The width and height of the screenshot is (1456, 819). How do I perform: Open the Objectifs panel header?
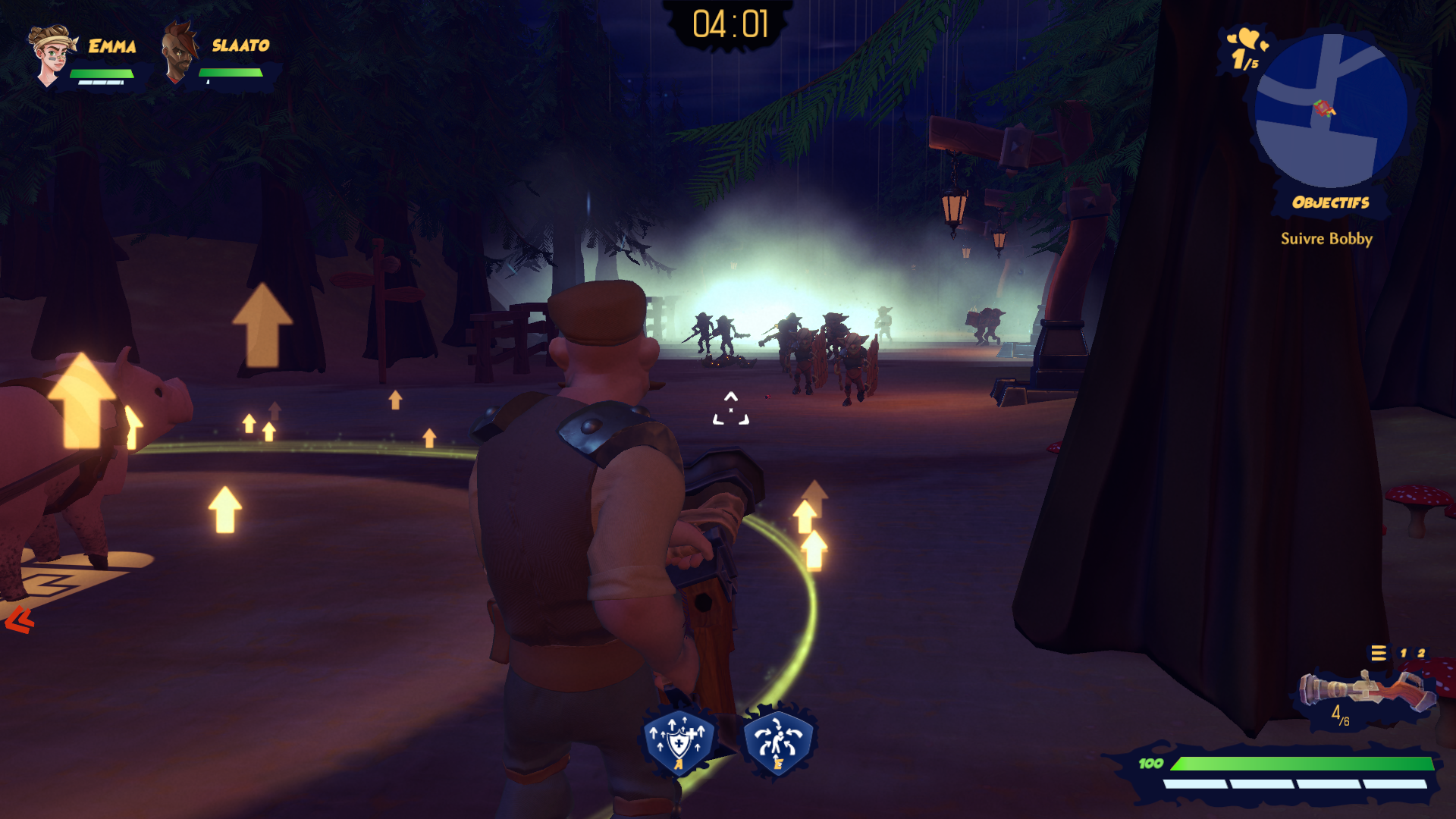(1330, 202)
